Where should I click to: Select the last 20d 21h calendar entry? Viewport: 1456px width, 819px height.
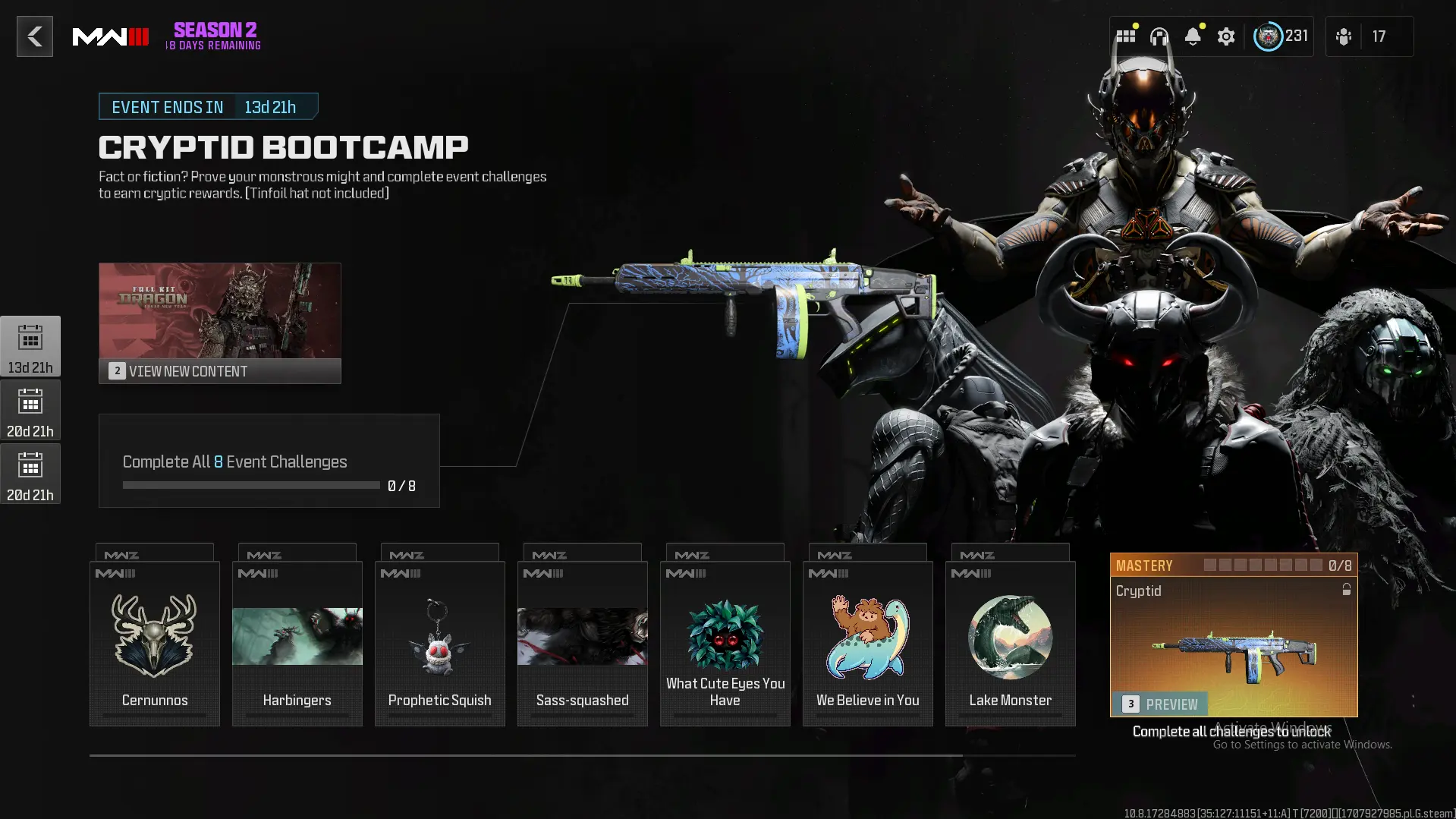pyautogui.click(x=30, y=474)
